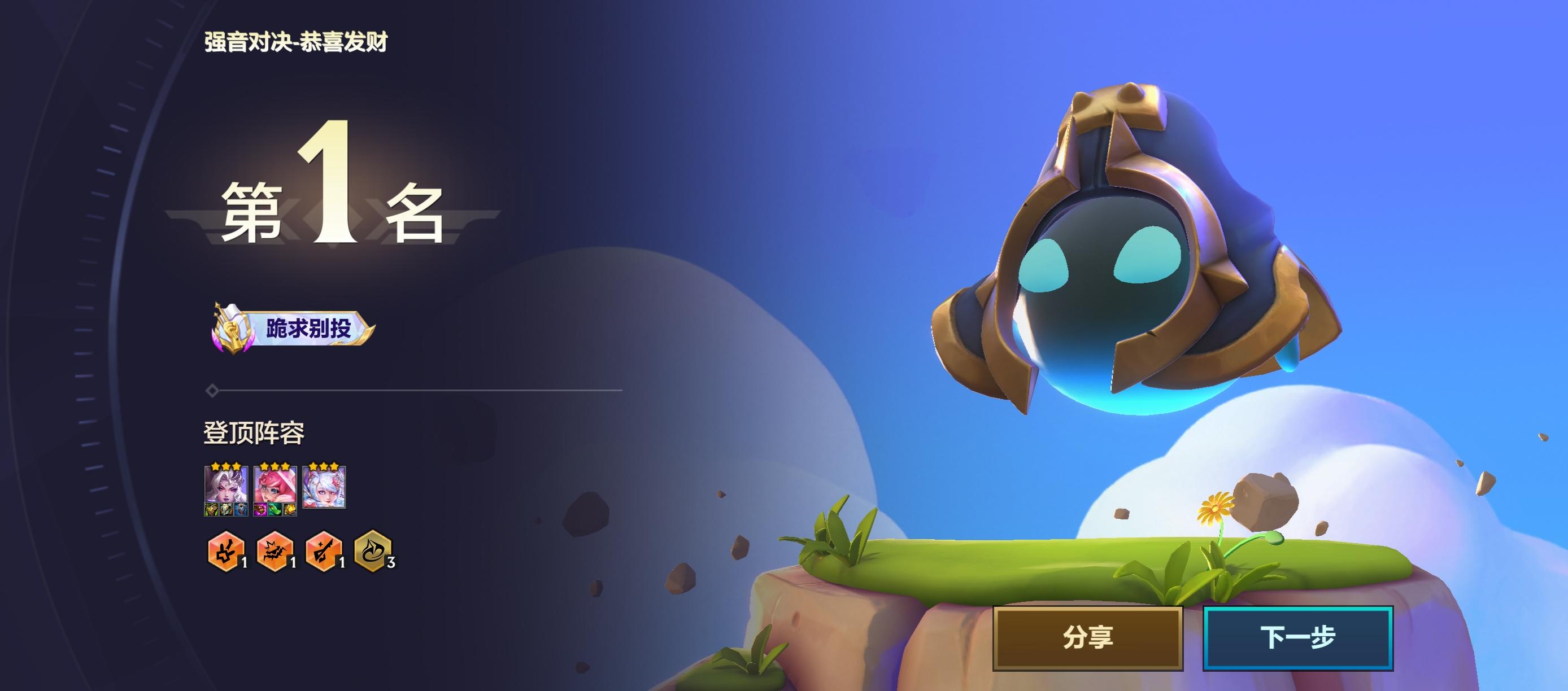
Task: Click the golden bow item under first champion
Action: pos(211,511)
